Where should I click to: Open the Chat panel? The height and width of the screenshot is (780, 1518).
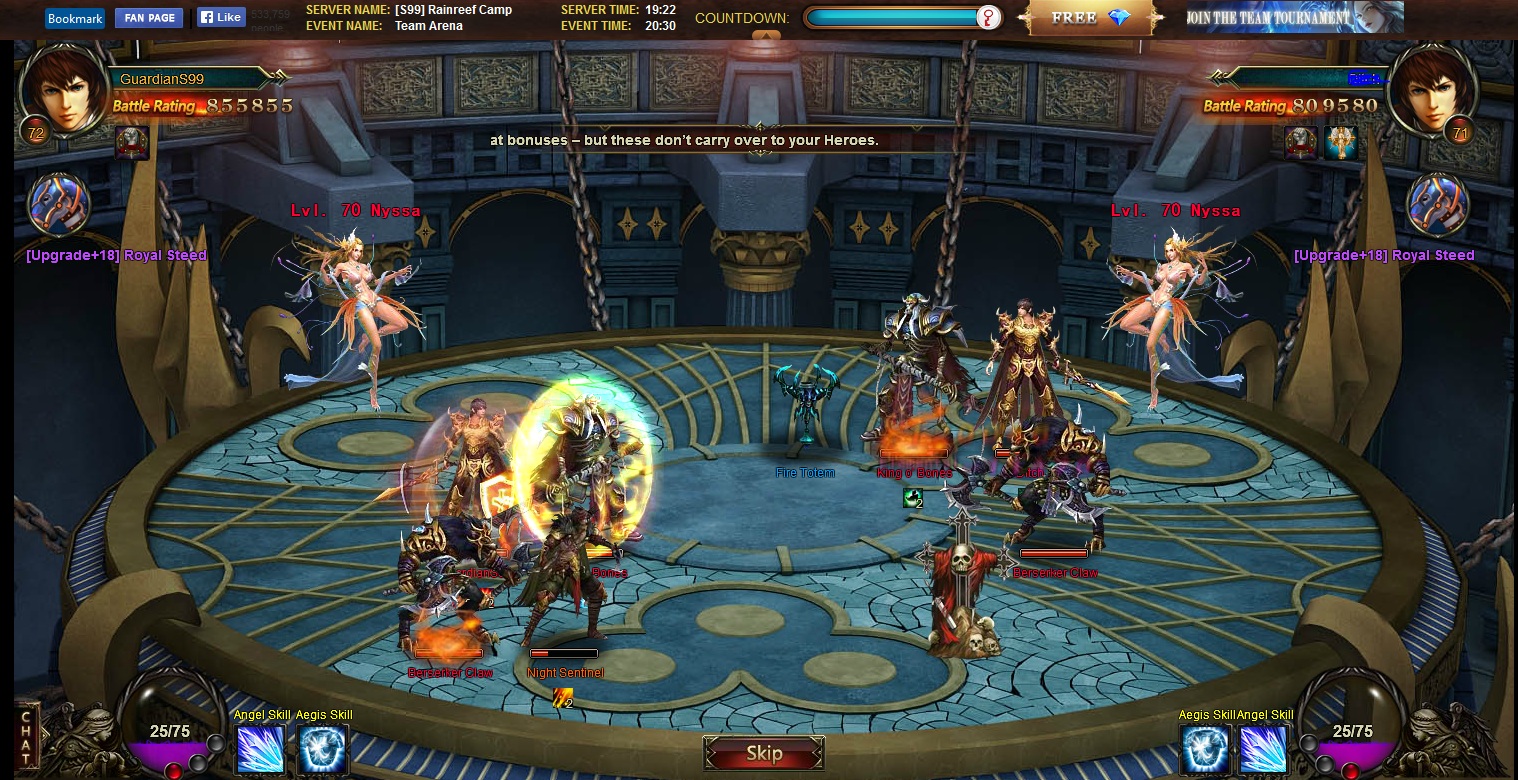pyautogui.click(x=28, y=737)
